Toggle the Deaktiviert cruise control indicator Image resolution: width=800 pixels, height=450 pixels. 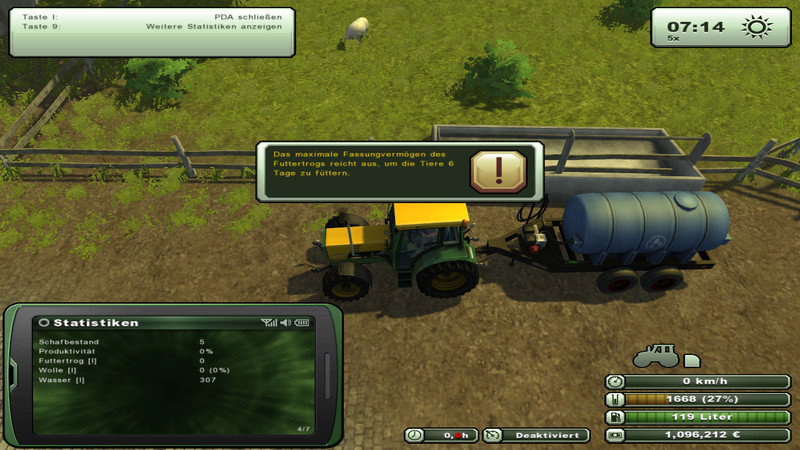[536, 435]
